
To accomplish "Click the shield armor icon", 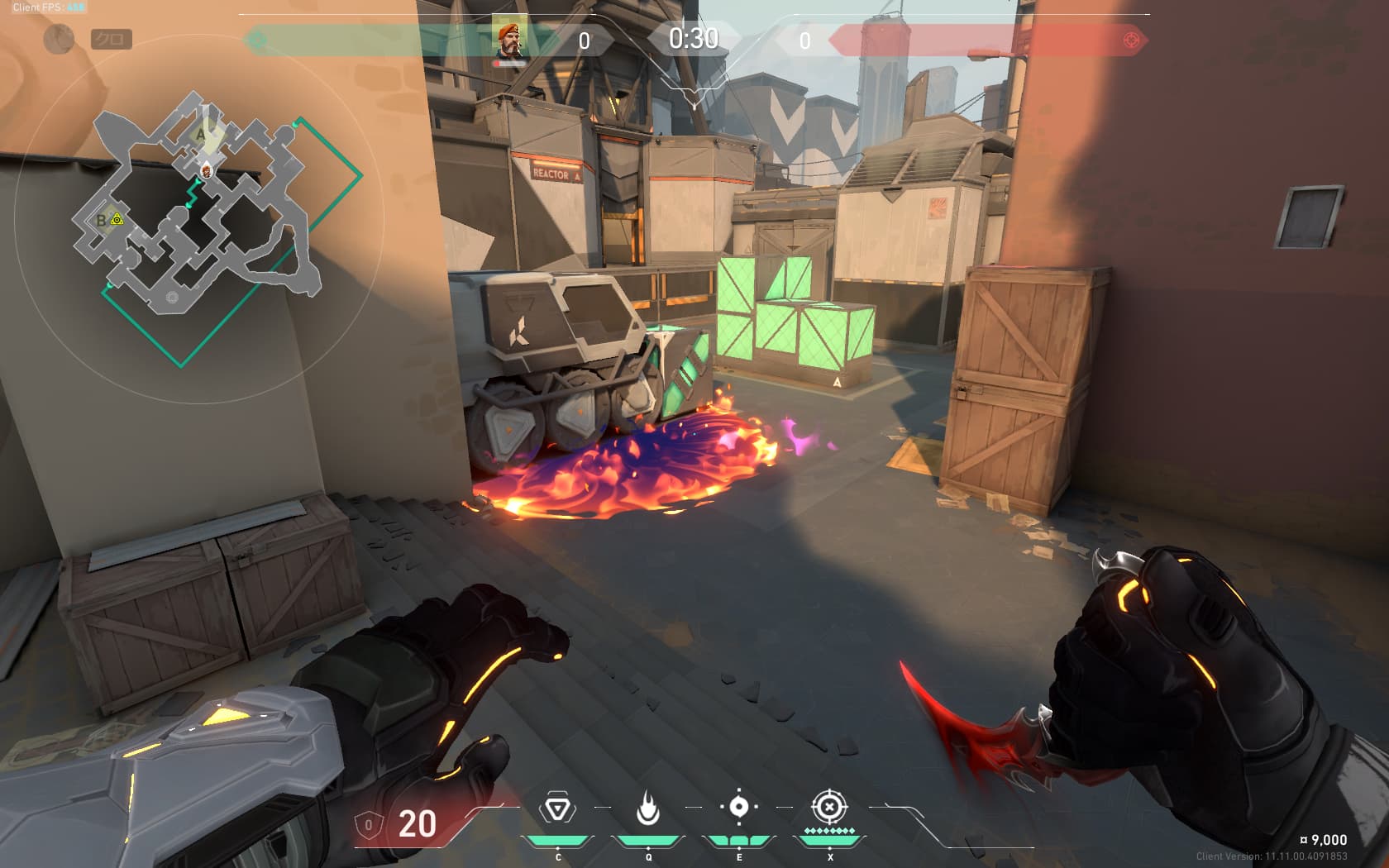I will (368, 824).
